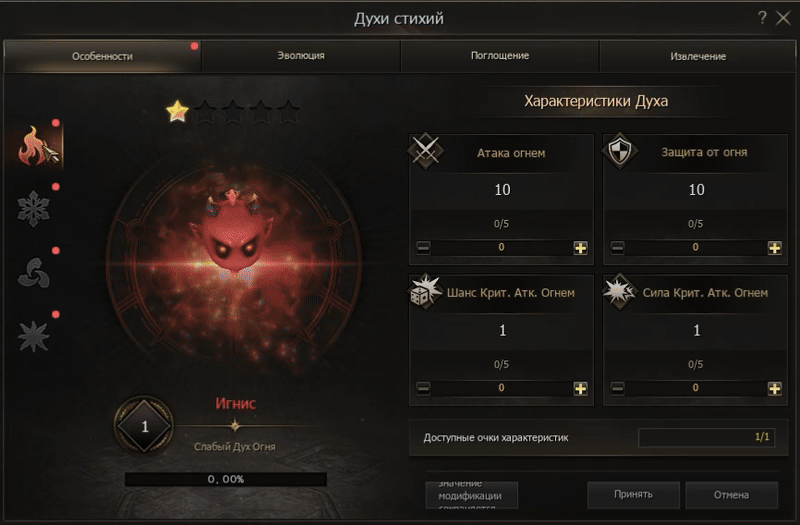Open help with the question mark

pyautogui.click(x=762, y=17)
